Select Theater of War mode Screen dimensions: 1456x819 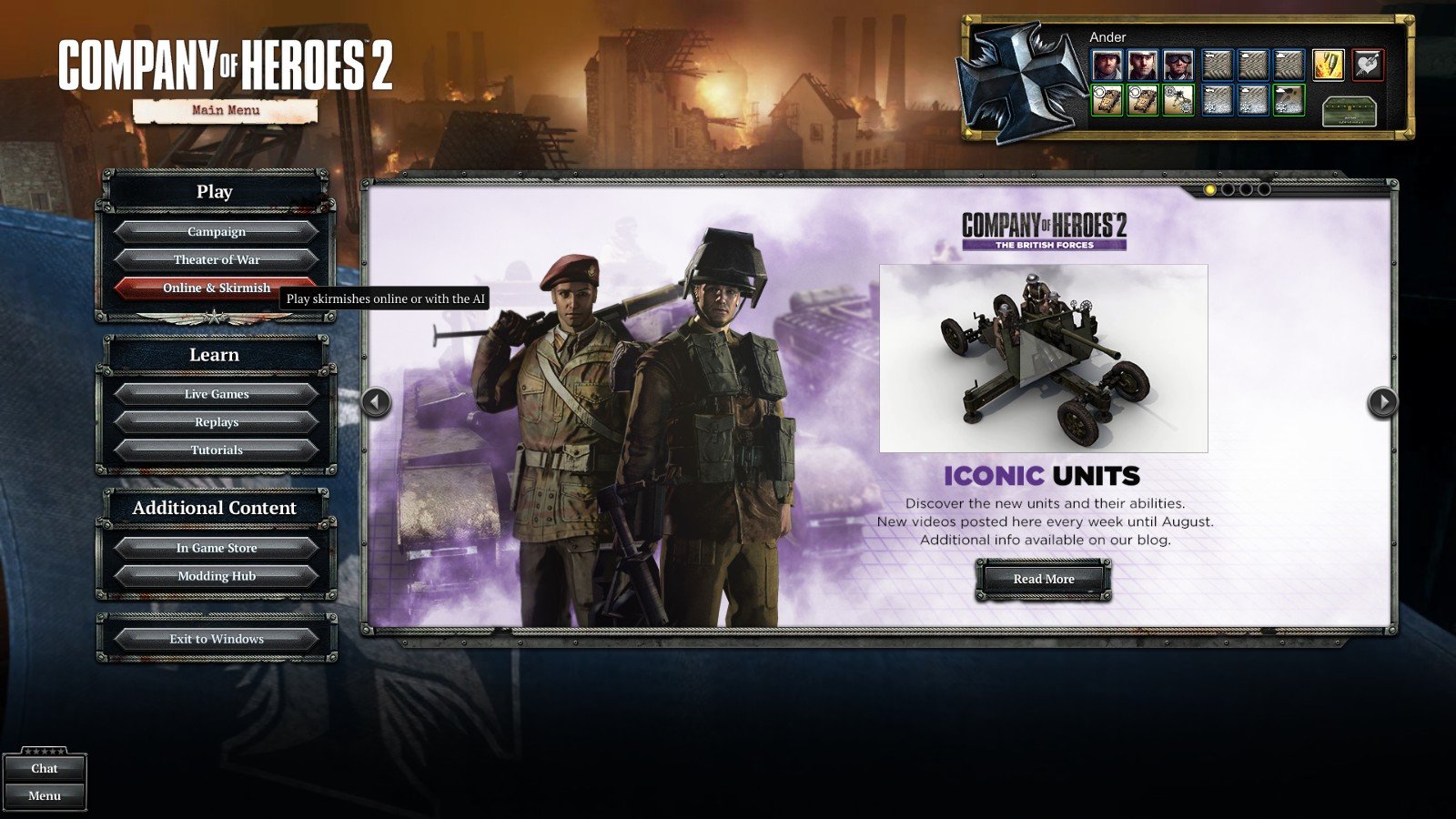click(216, 260)
